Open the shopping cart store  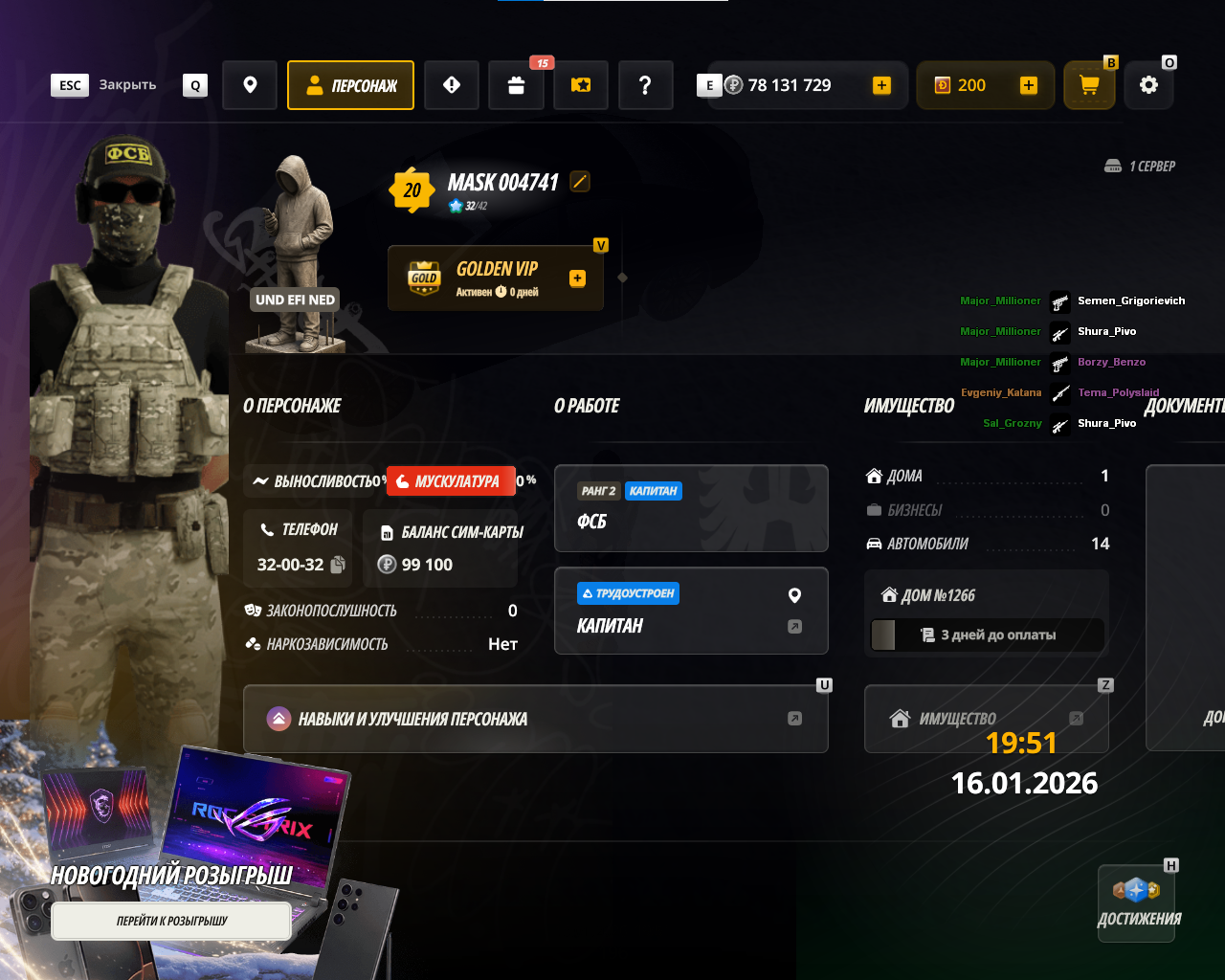click(x=1089, y=85)
